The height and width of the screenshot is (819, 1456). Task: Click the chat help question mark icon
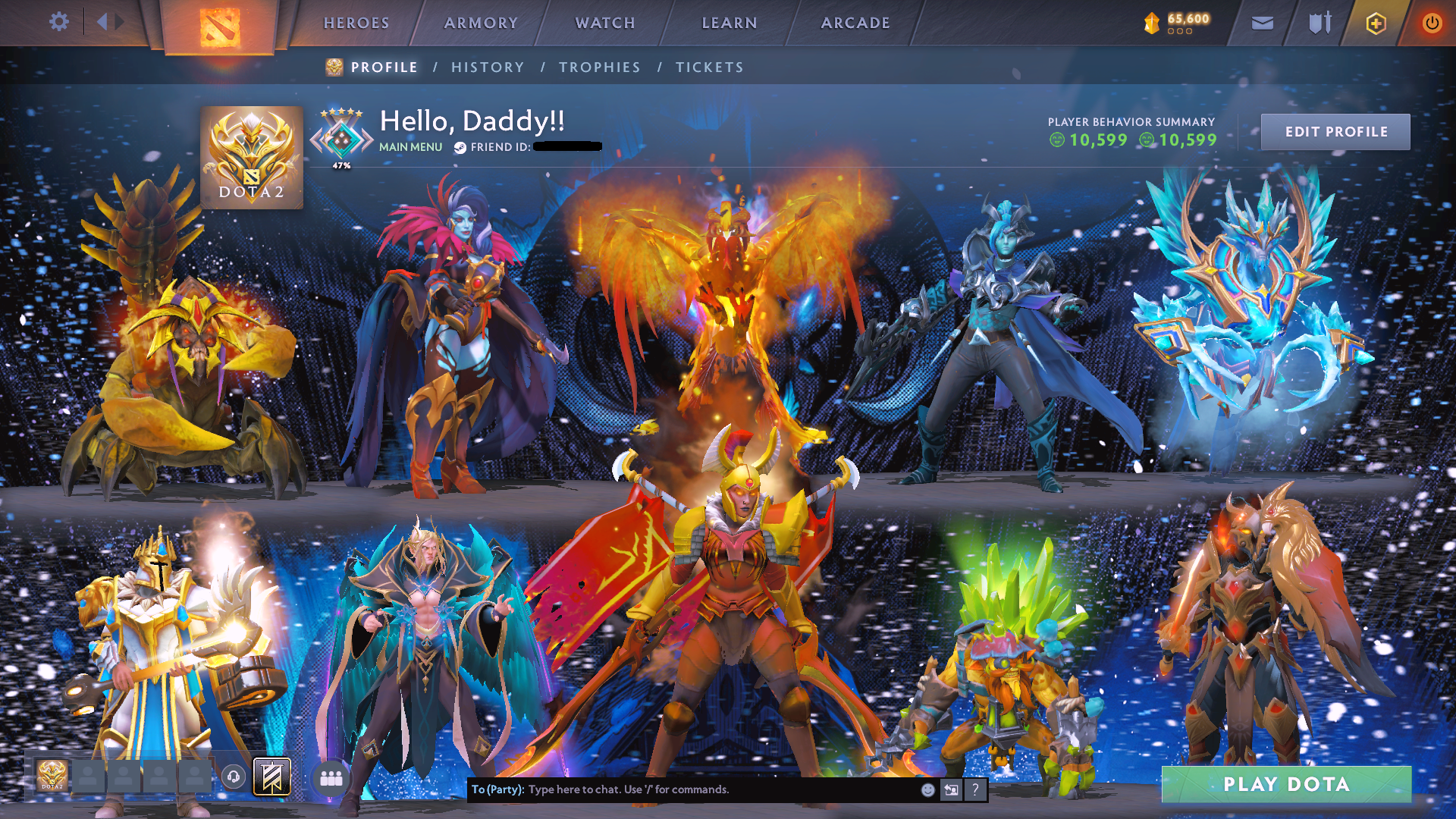point(975,791)
